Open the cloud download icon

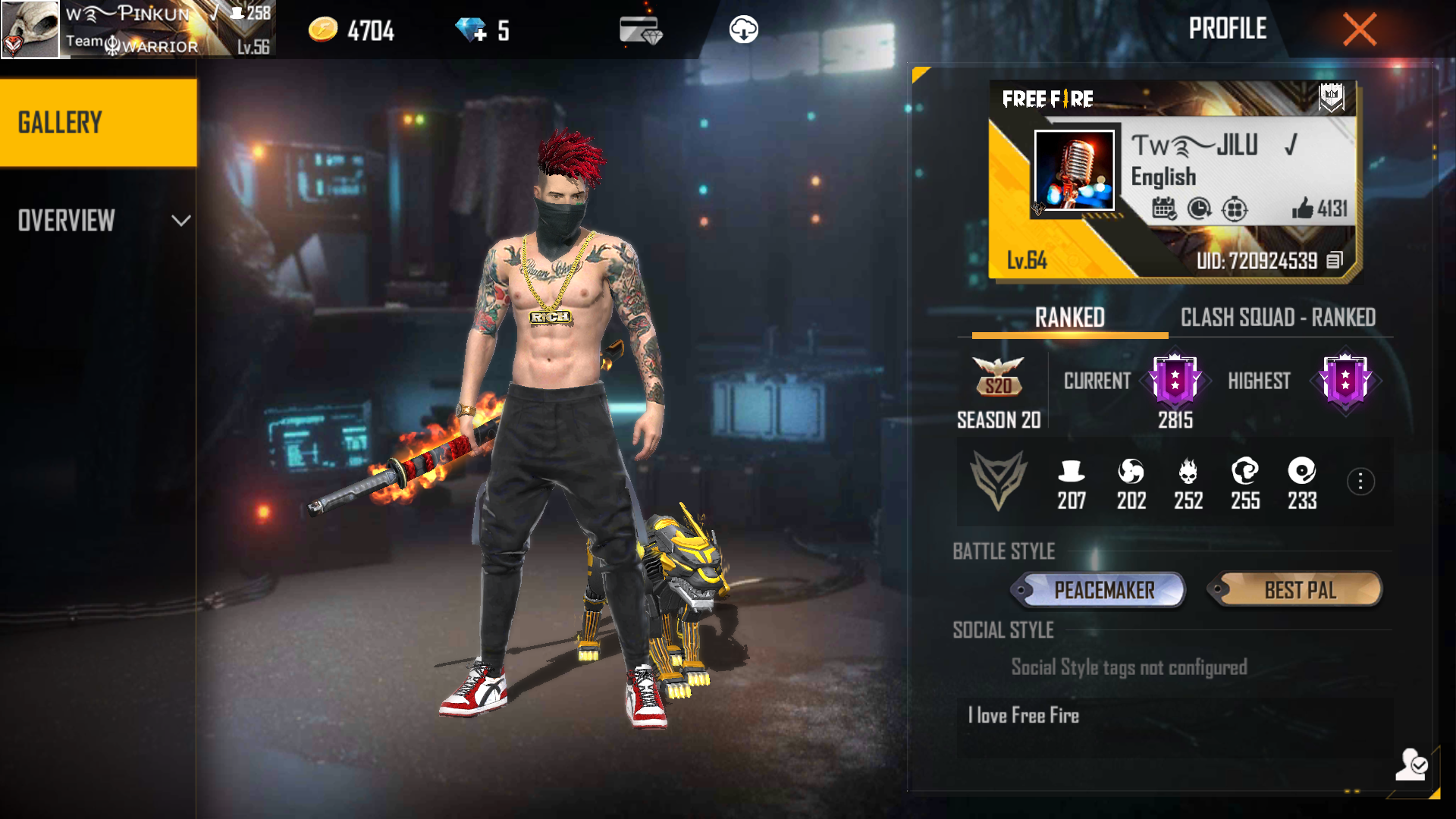(743, 30)
